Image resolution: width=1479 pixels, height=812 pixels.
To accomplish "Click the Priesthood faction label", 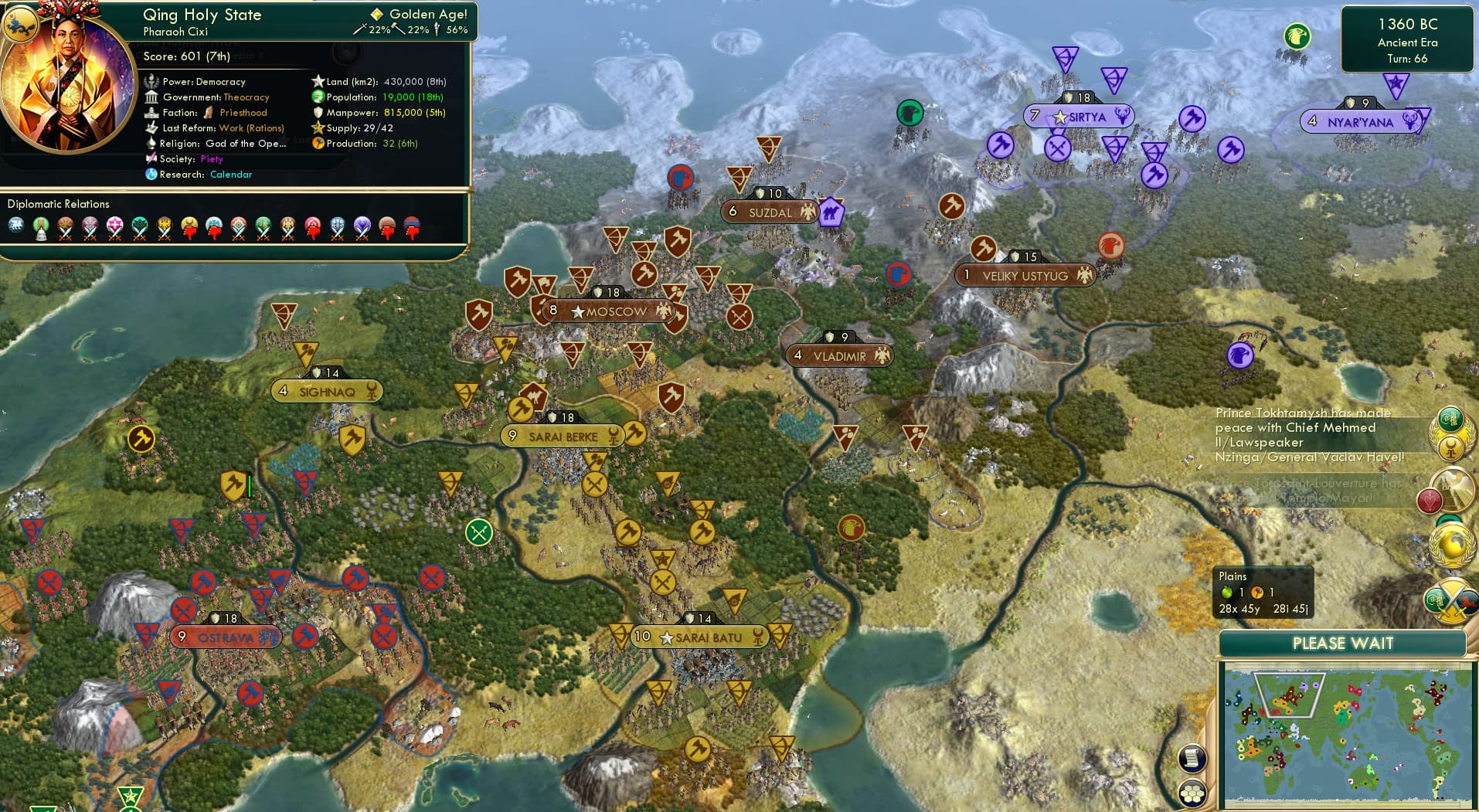I will [242, 112].
